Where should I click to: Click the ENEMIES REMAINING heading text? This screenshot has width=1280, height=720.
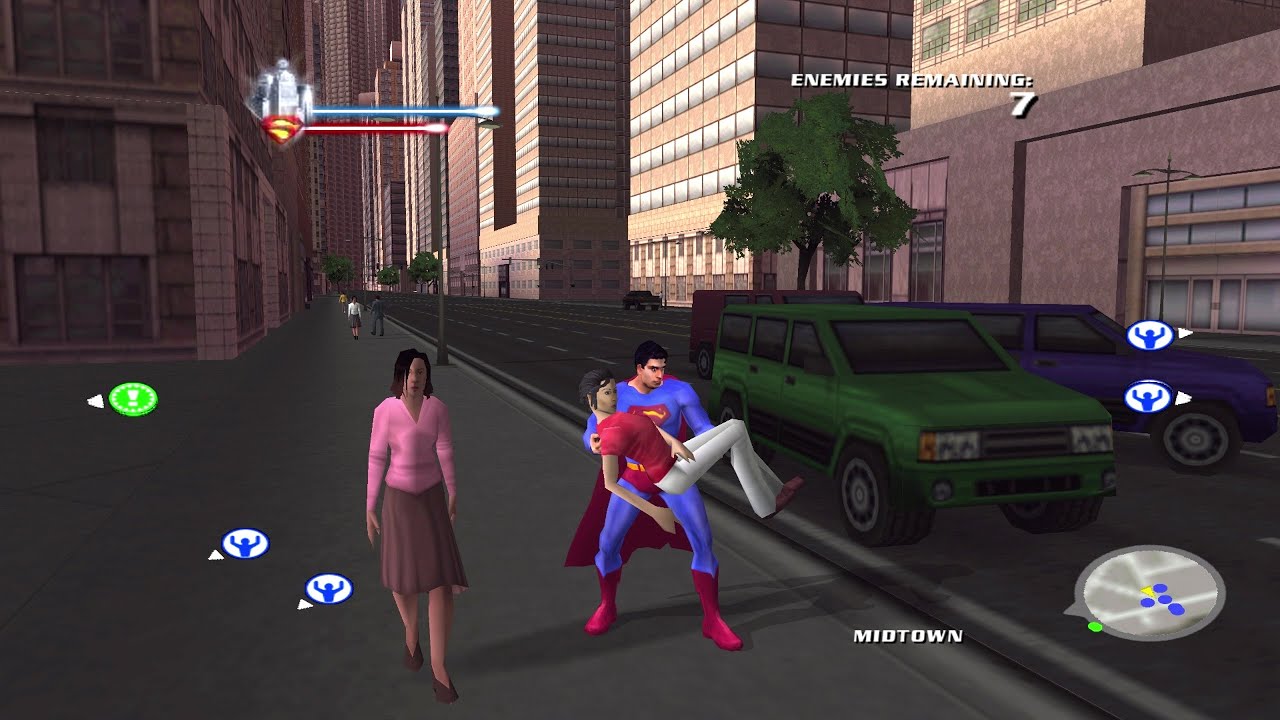pos(915,78)
